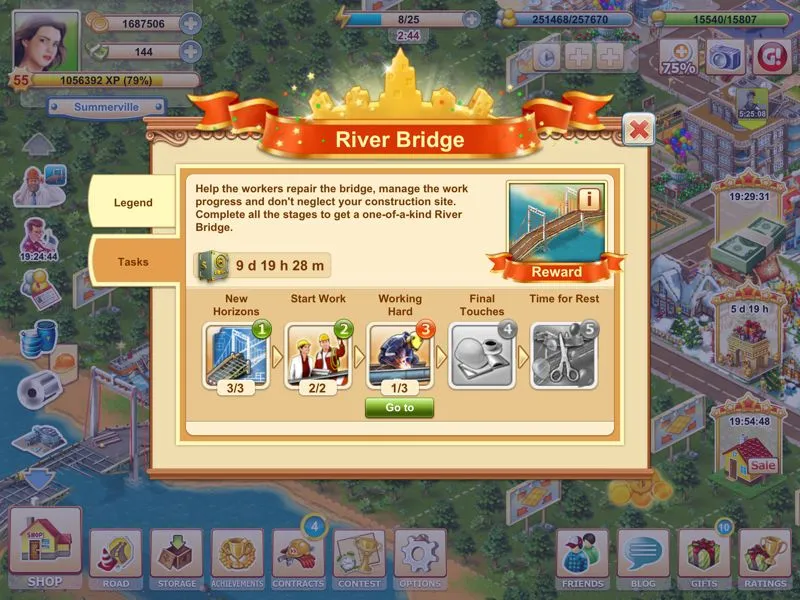View the River Bridge reward info

(589, 199)
